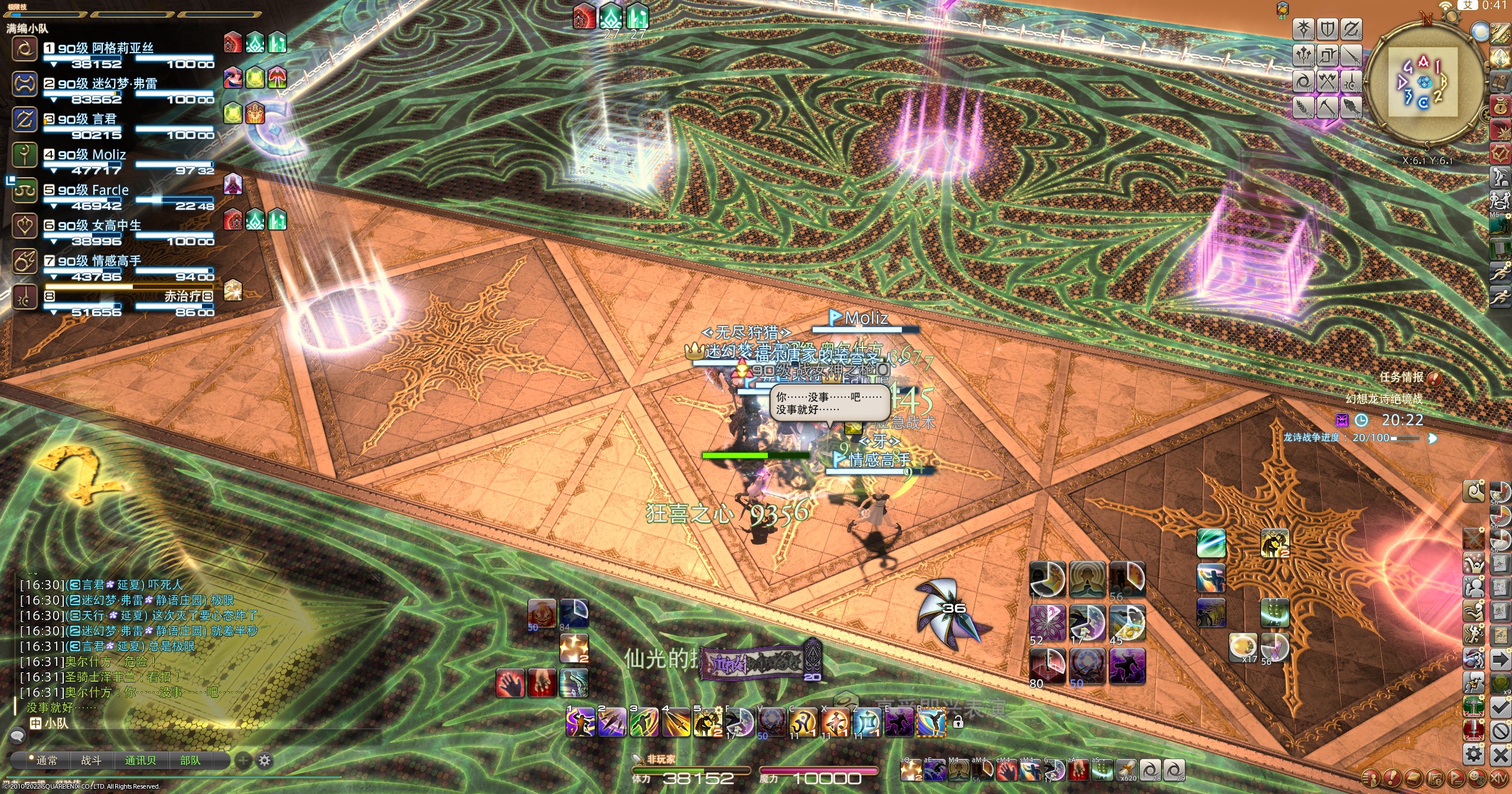Select the crossed axes gear set icon
Viewport: 1512px width, 794px height.
point(1327,81)
